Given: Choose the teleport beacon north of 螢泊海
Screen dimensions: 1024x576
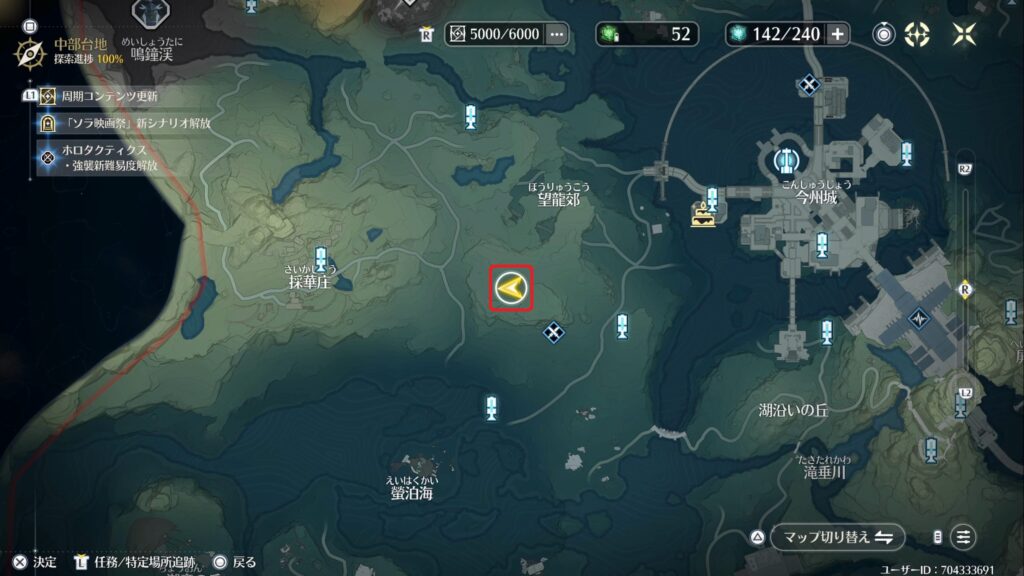Looking at the screenshot, I should (x=491, y=408).
